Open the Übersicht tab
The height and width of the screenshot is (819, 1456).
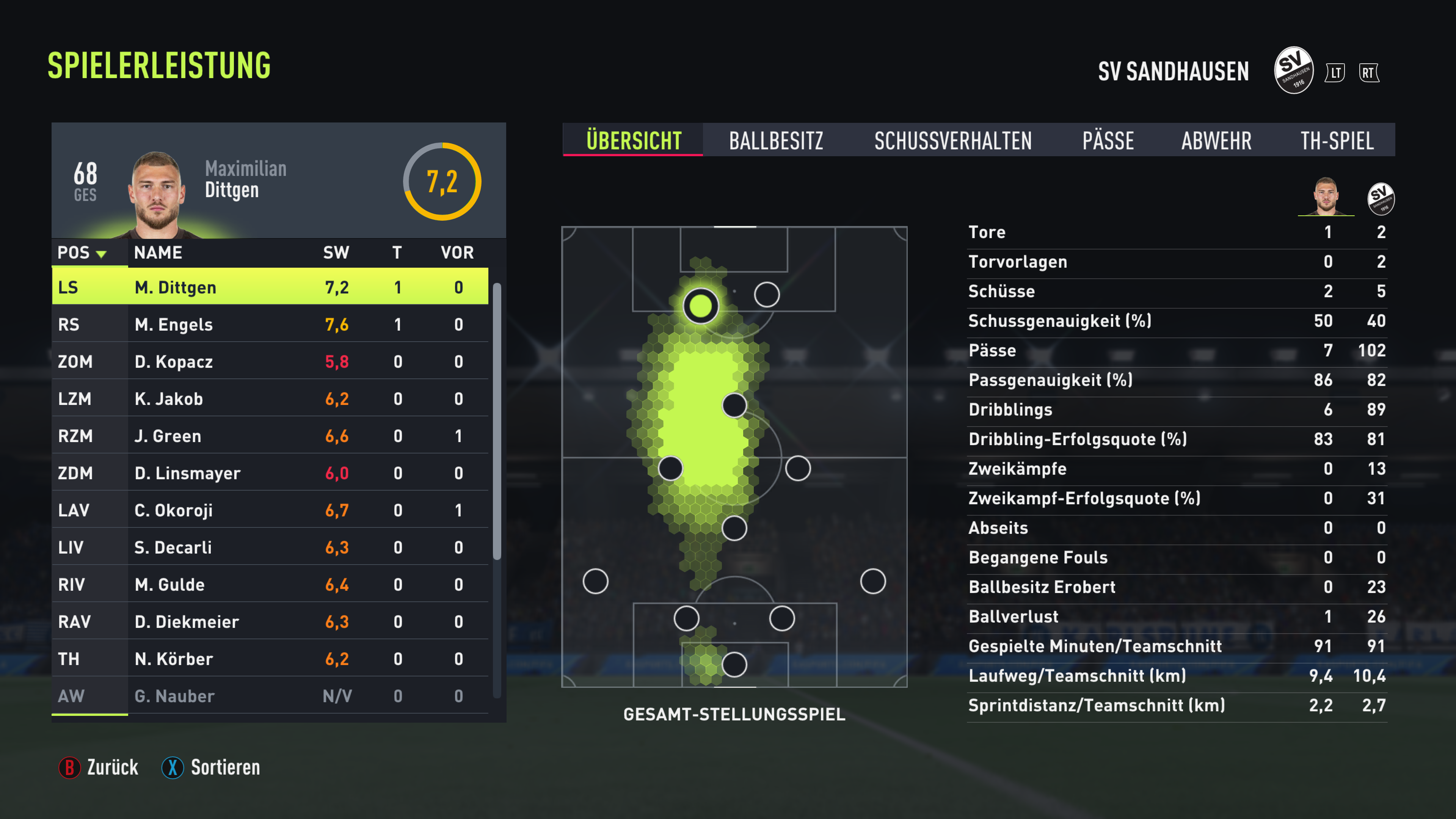[x=633, y=140]
